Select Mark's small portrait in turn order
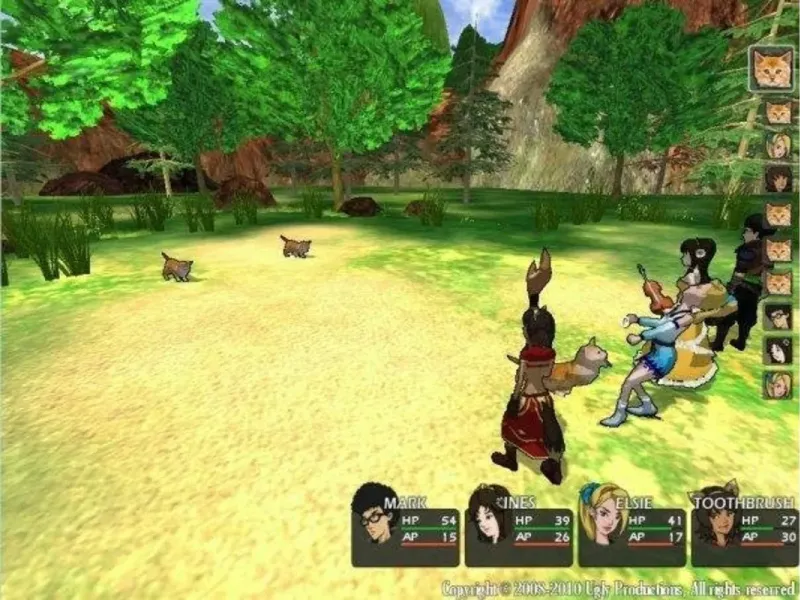The image size is (800, 600). pos(778,317)
